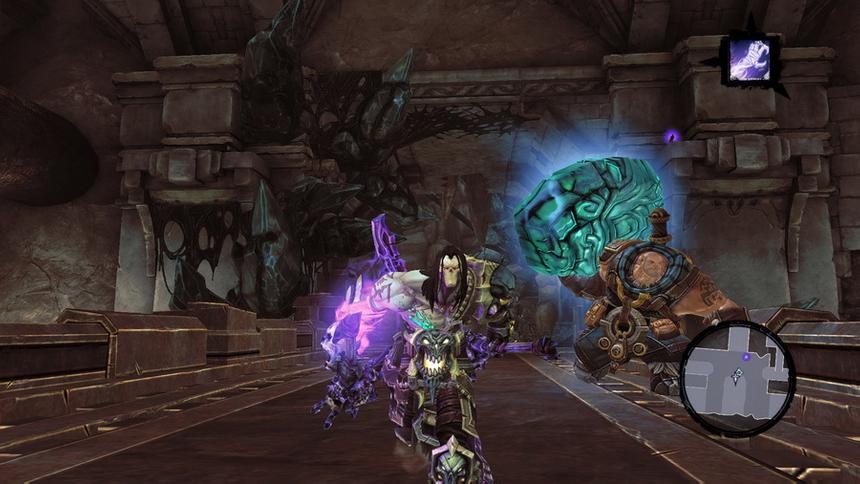
Task: Open the circular minimap
Action: tap(737, 378)
